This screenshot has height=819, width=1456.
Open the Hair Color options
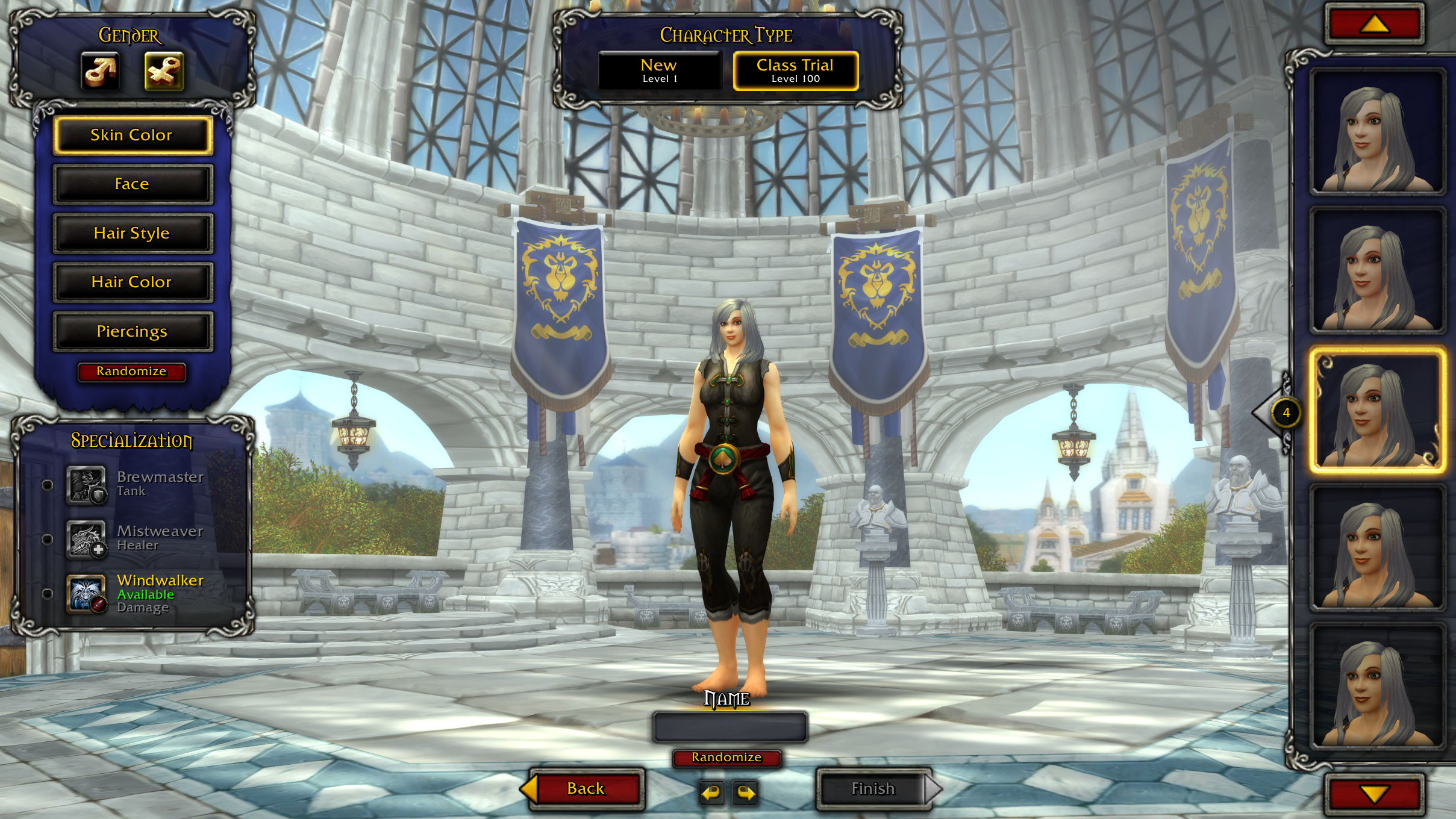(x=133, y=282)
